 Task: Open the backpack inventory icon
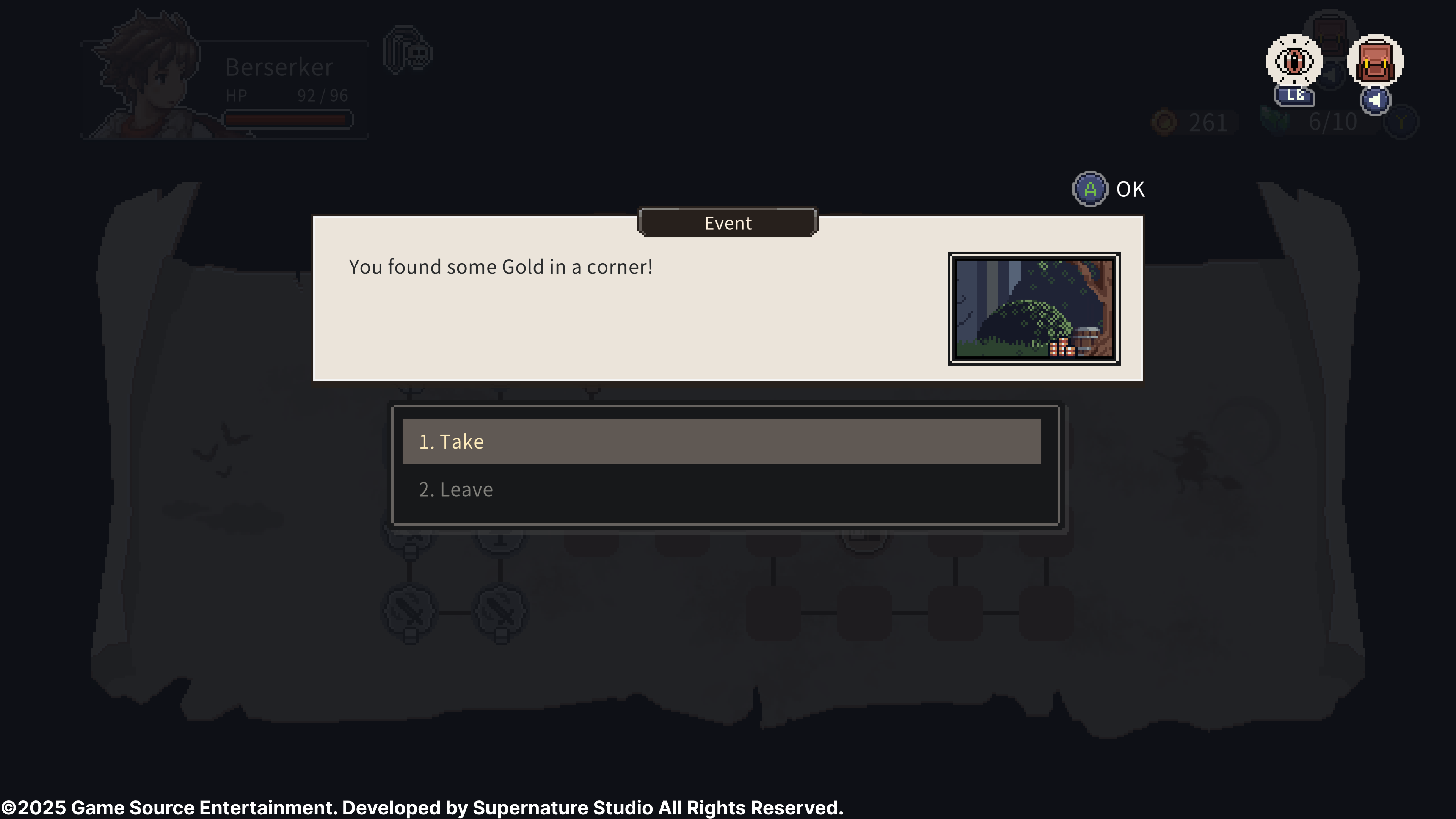1375,61
